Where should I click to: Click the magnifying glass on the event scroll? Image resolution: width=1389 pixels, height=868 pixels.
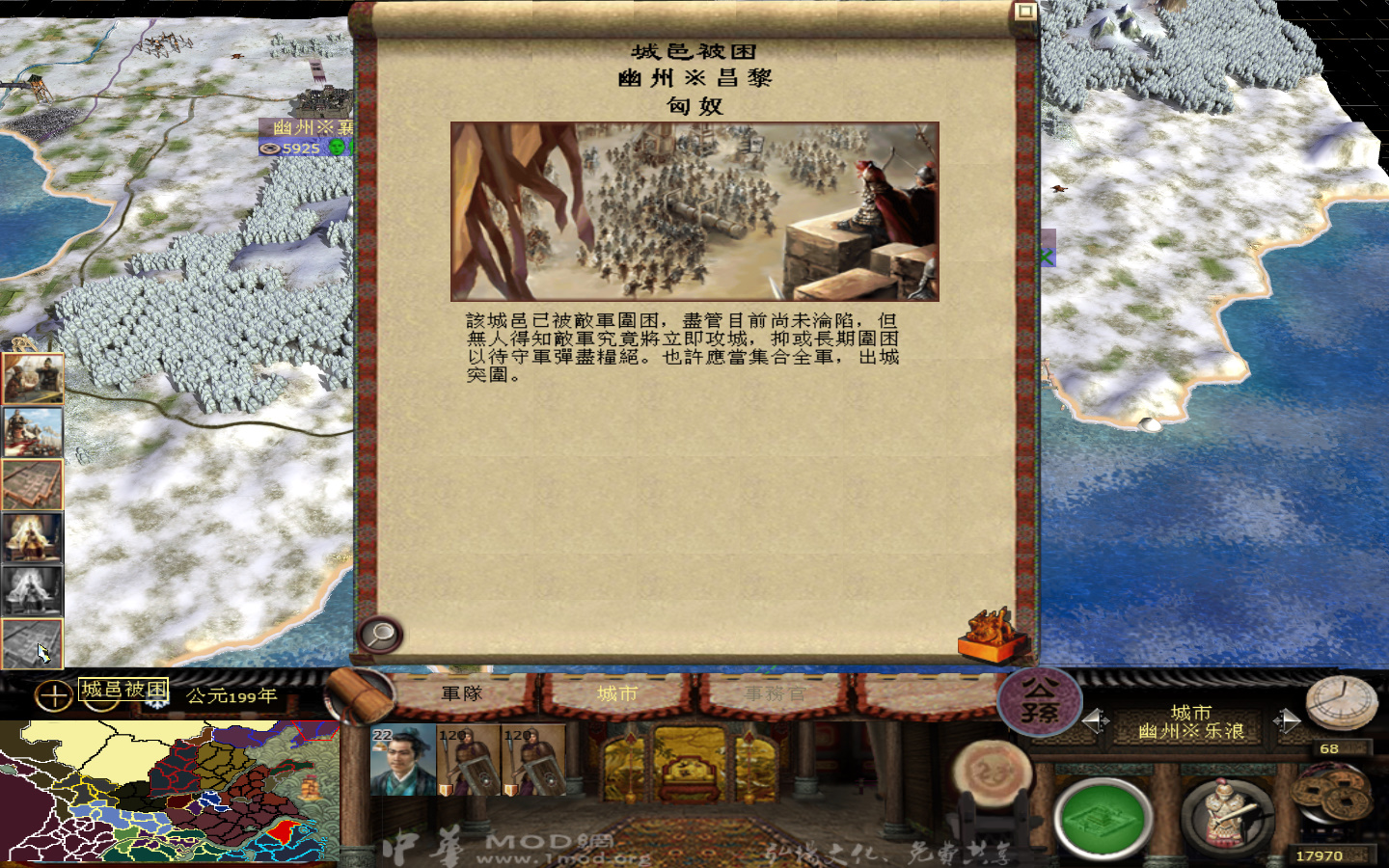380,635
